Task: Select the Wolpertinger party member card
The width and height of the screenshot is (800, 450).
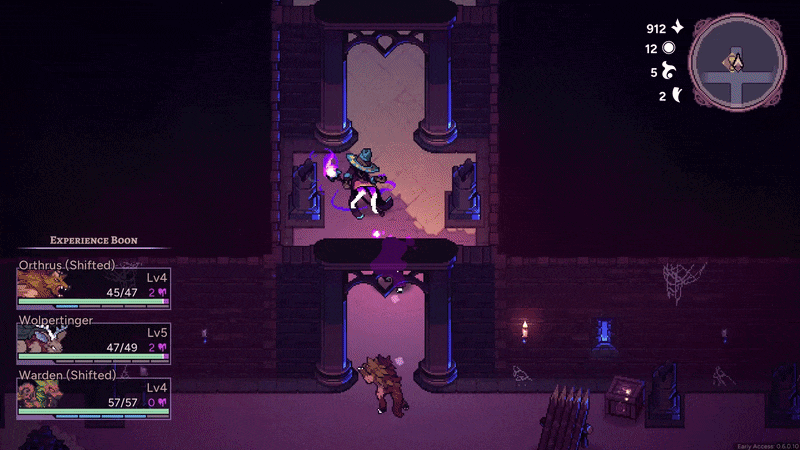Action: [x=93, y=339]
